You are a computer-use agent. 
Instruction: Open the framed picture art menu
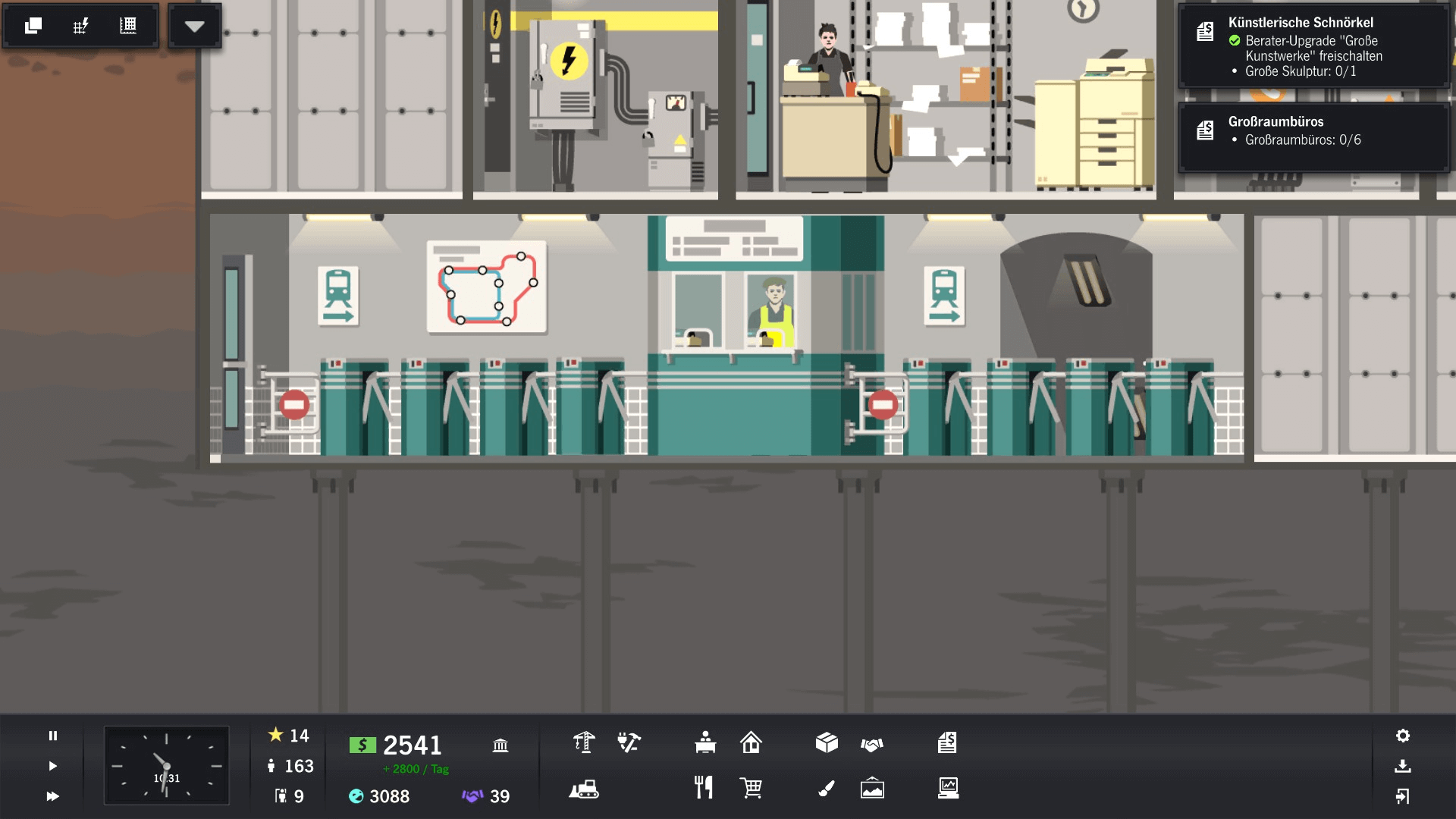click(872, 788)
